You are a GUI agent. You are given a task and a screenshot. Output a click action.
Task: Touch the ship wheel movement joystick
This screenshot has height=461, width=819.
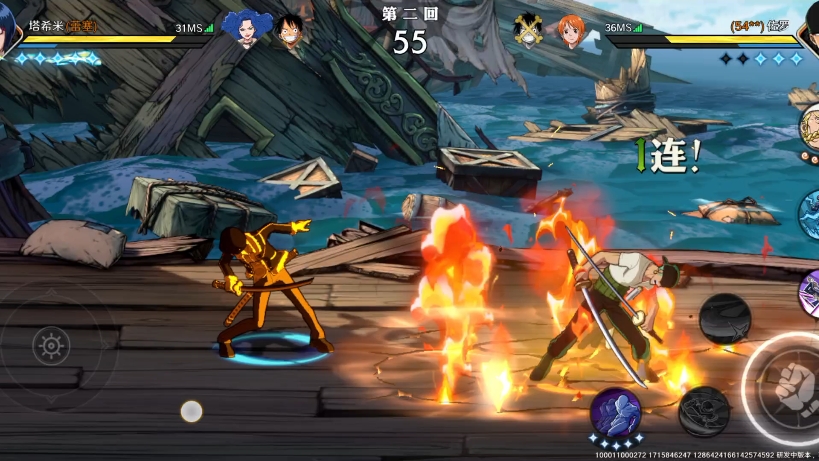[51, 346]
